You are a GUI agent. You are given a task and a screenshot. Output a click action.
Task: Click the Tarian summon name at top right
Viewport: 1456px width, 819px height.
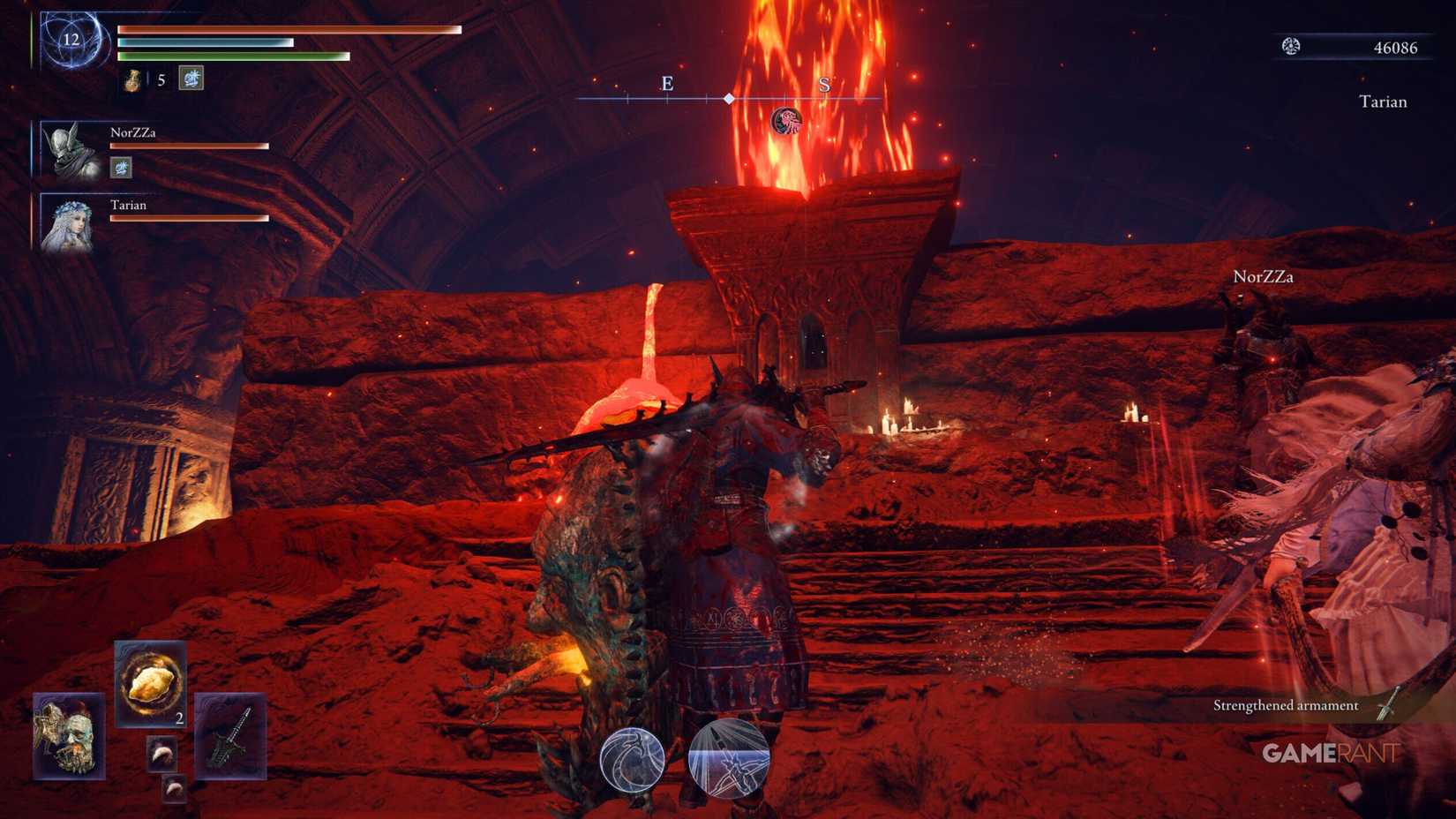[1383, 101]
